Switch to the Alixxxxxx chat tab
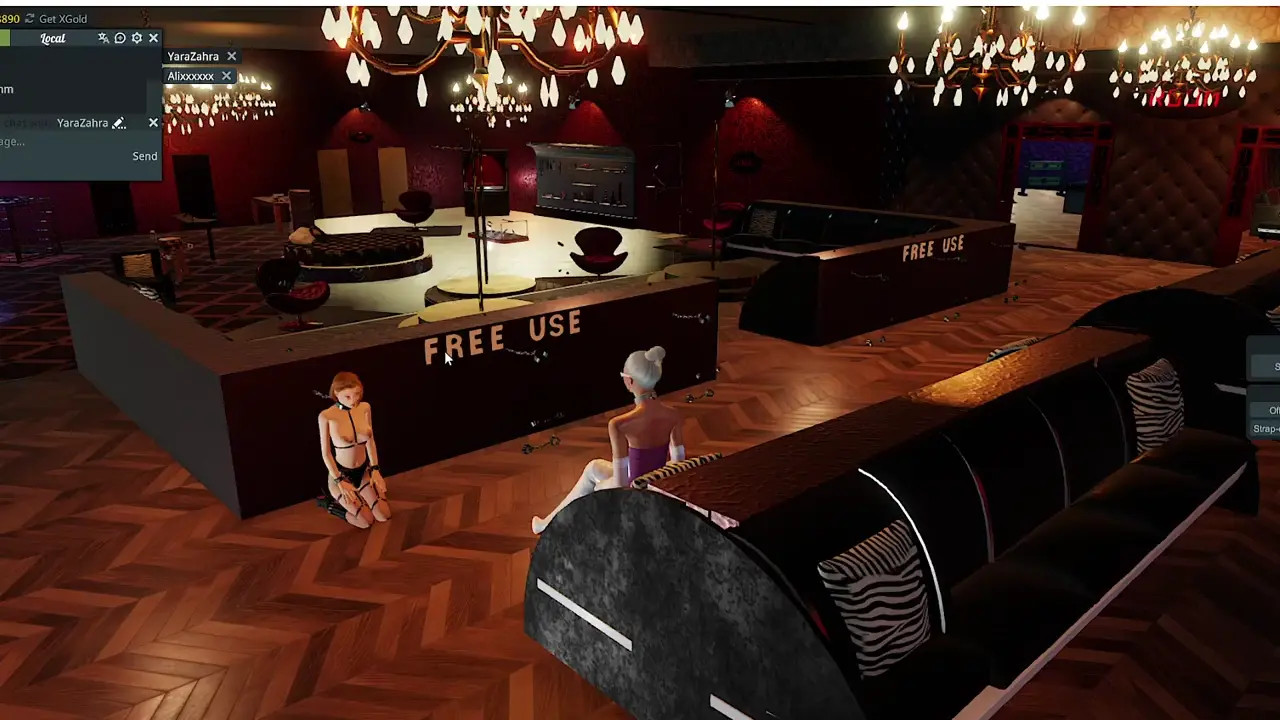Image resolution: width=1280 pixels, height=720 pixels. coord(190,76)
